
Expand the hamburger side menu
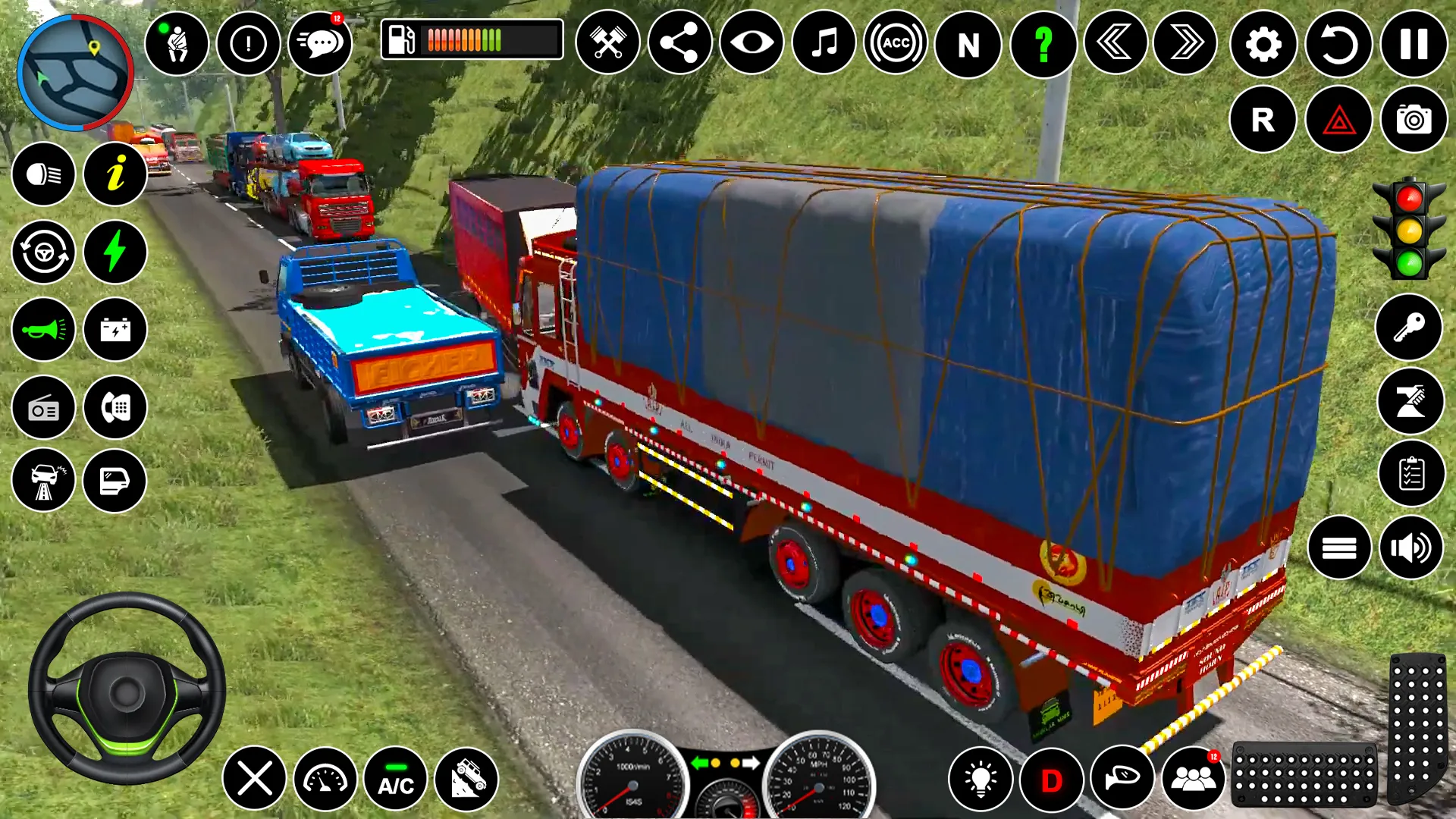pos(1340,548)
